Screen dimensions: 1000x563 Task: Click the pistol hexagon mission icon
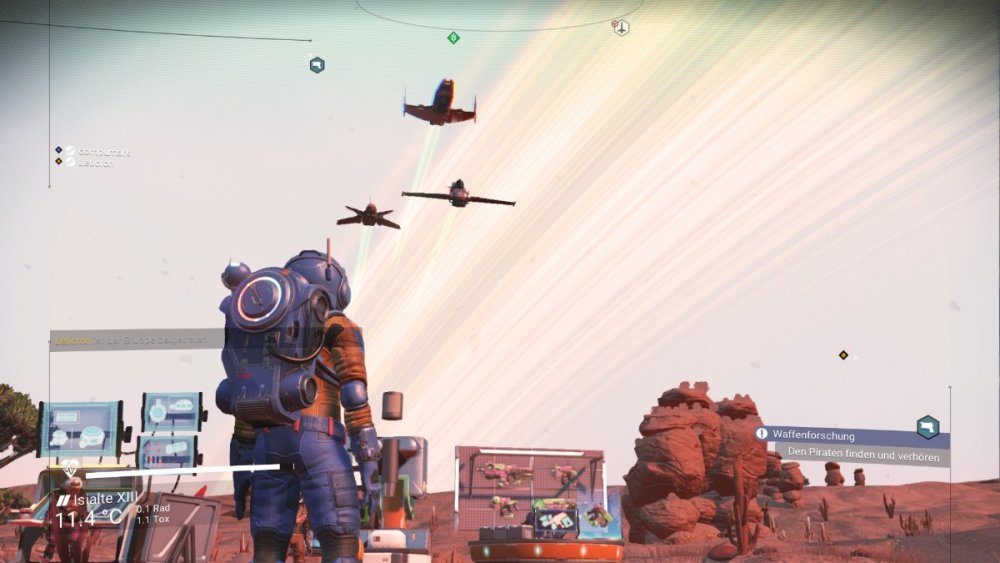(x=928, y=427)
